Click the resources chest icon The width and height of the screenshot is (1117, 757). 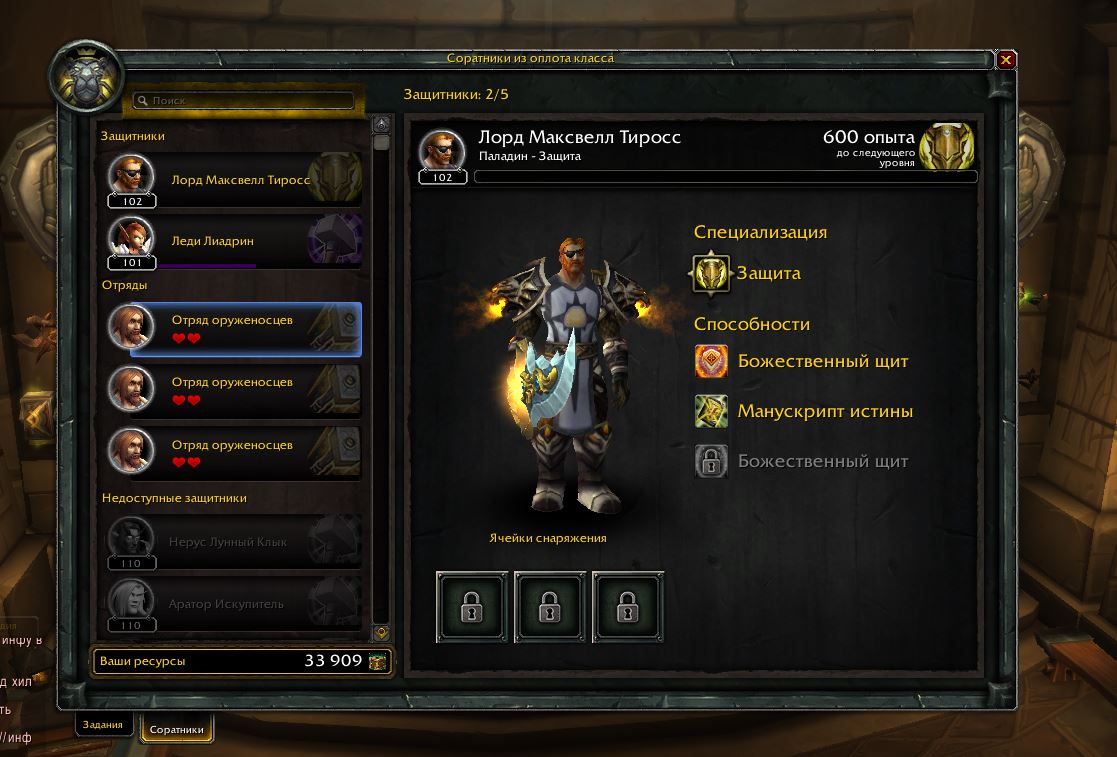377,661
